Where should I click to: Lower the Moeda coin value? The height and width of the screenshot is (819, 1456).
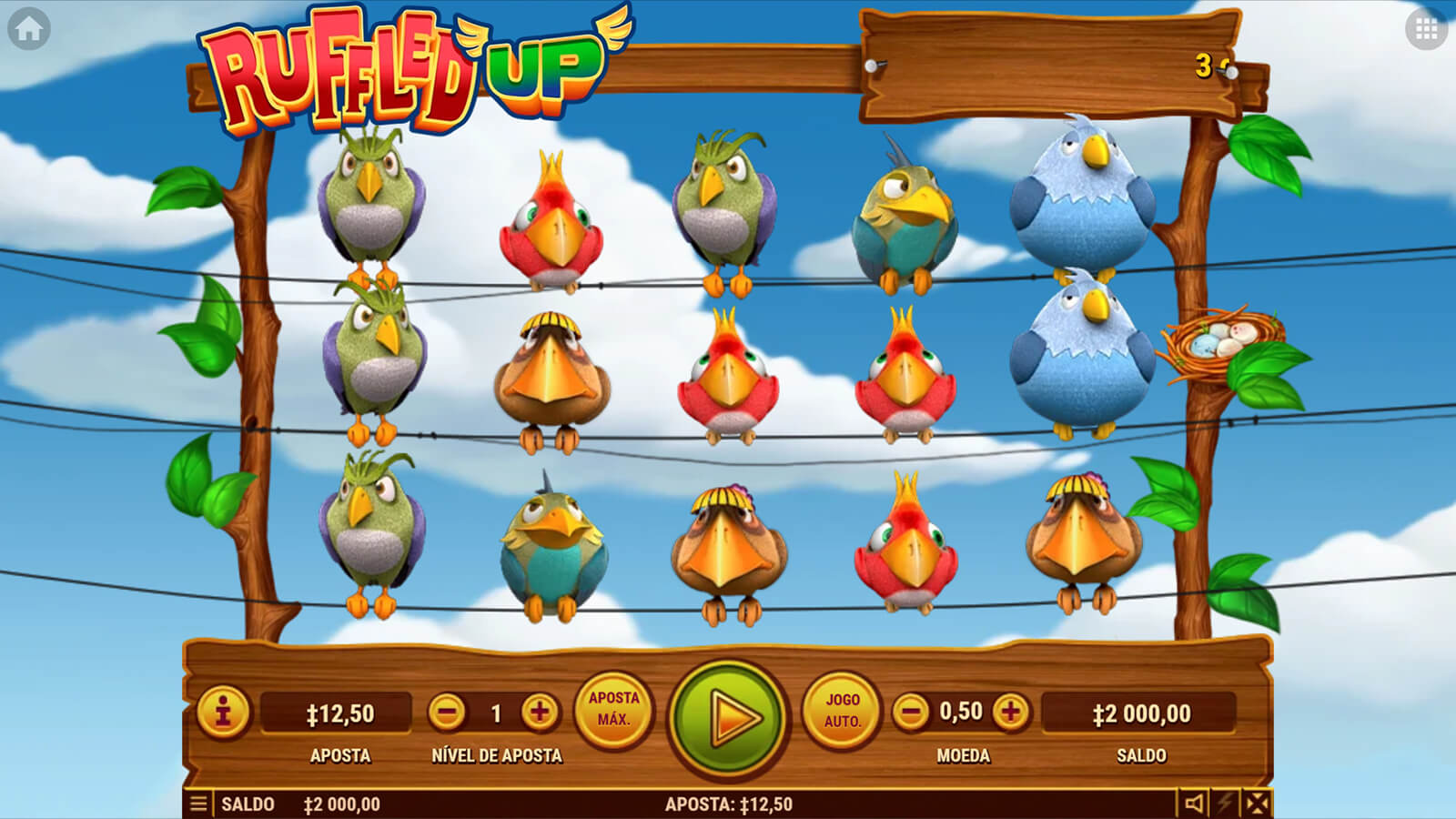910,712
